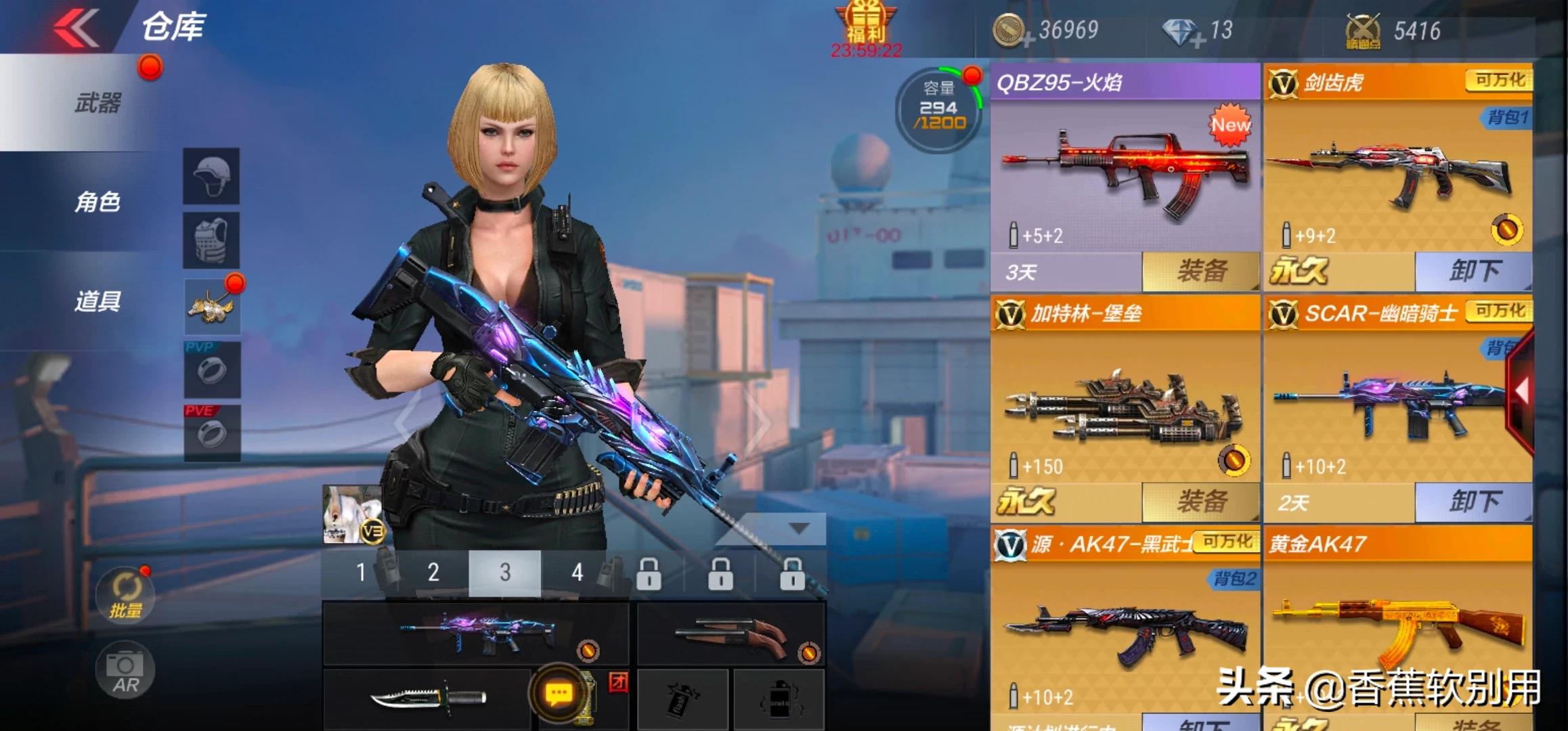Open the PVE ring slot
The image size is (1568, 731).
pos(212,433)
